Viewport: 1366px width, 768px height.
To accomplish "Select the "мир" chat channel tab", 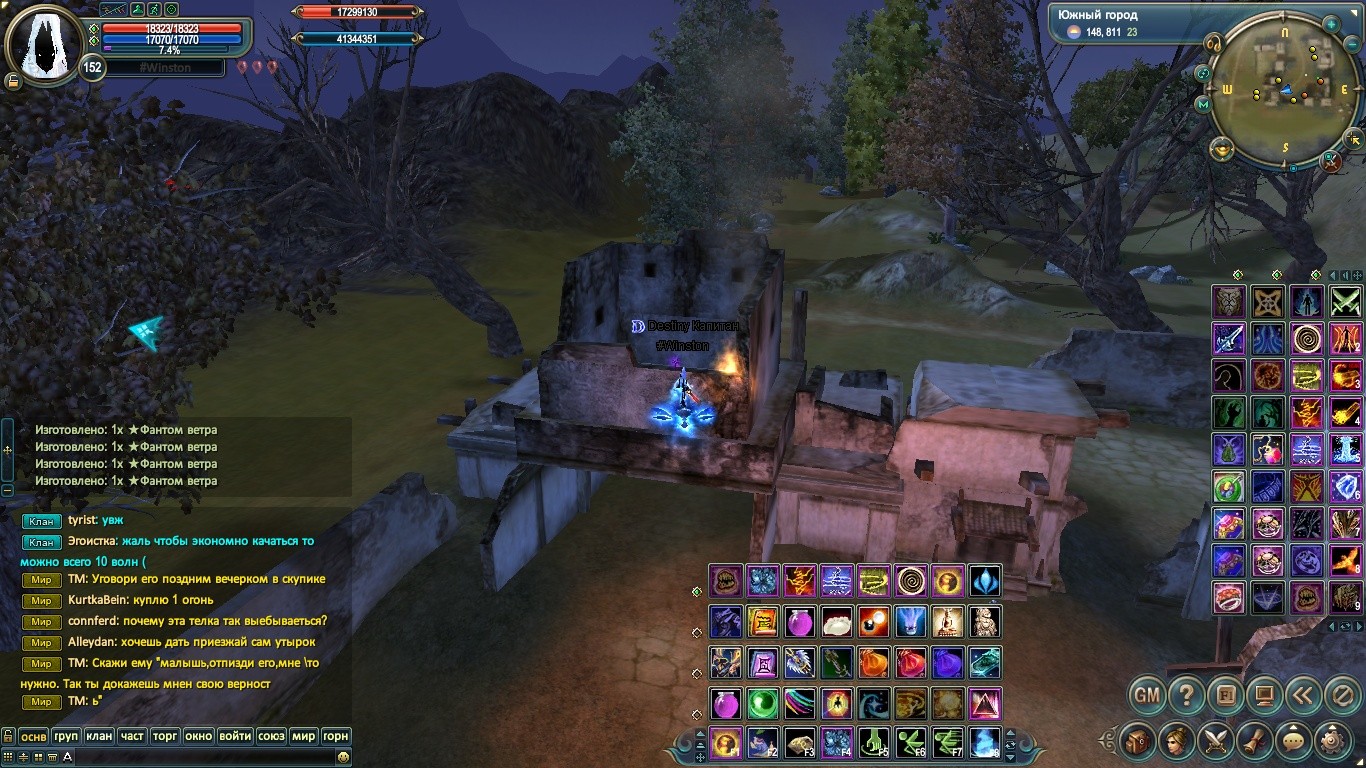I will point(304,736).
